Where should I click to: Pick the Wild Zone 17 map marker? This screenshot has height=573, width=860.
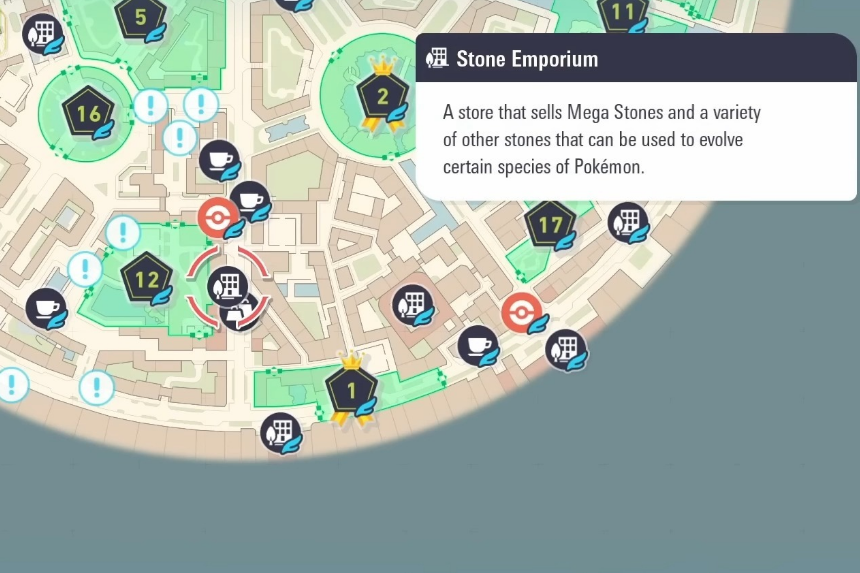550,225
